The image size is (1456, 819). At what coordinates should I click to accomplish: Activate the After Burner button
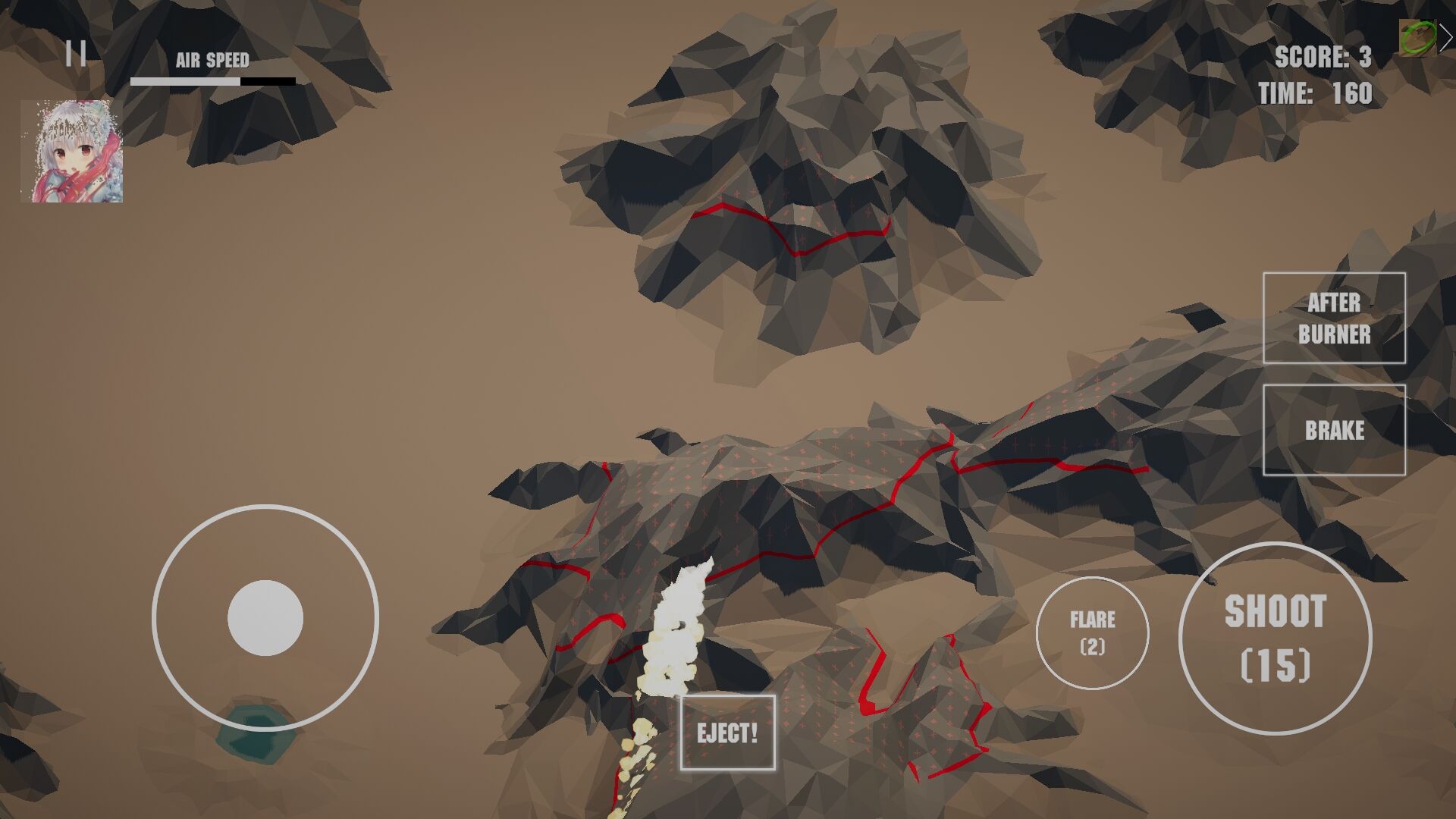1334,318
